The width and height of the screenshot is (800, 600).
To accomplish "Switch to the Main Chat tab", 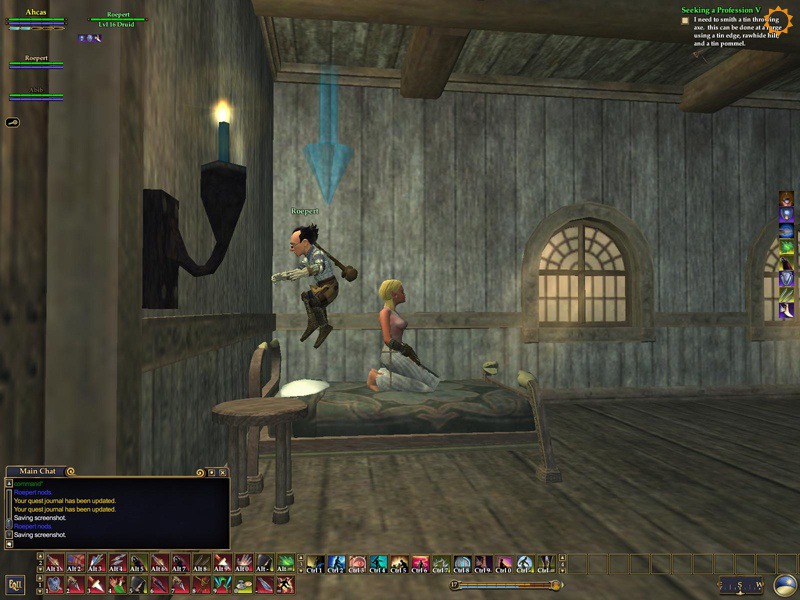I will 38,471.
